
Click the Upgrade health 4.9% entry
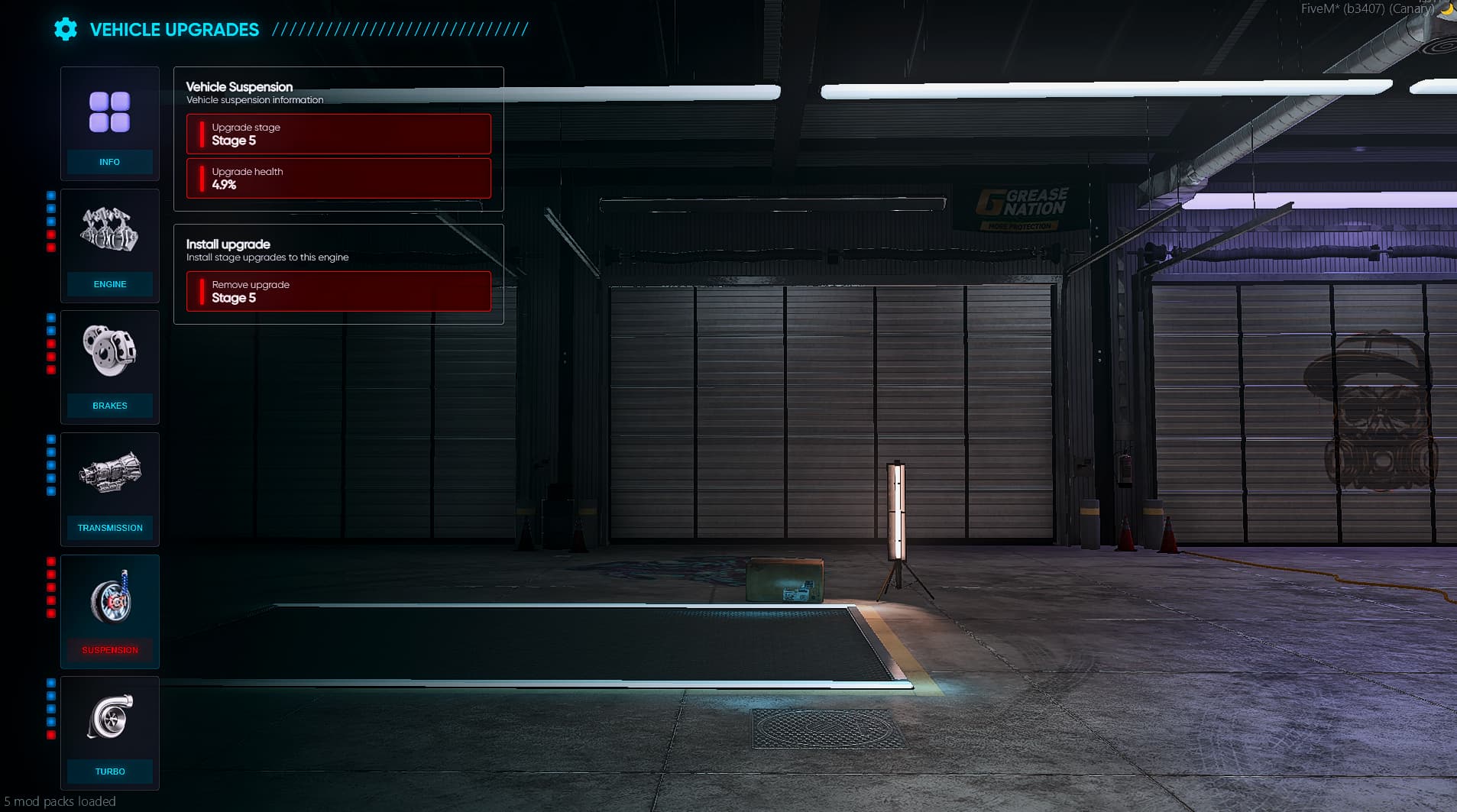point(338,178)
